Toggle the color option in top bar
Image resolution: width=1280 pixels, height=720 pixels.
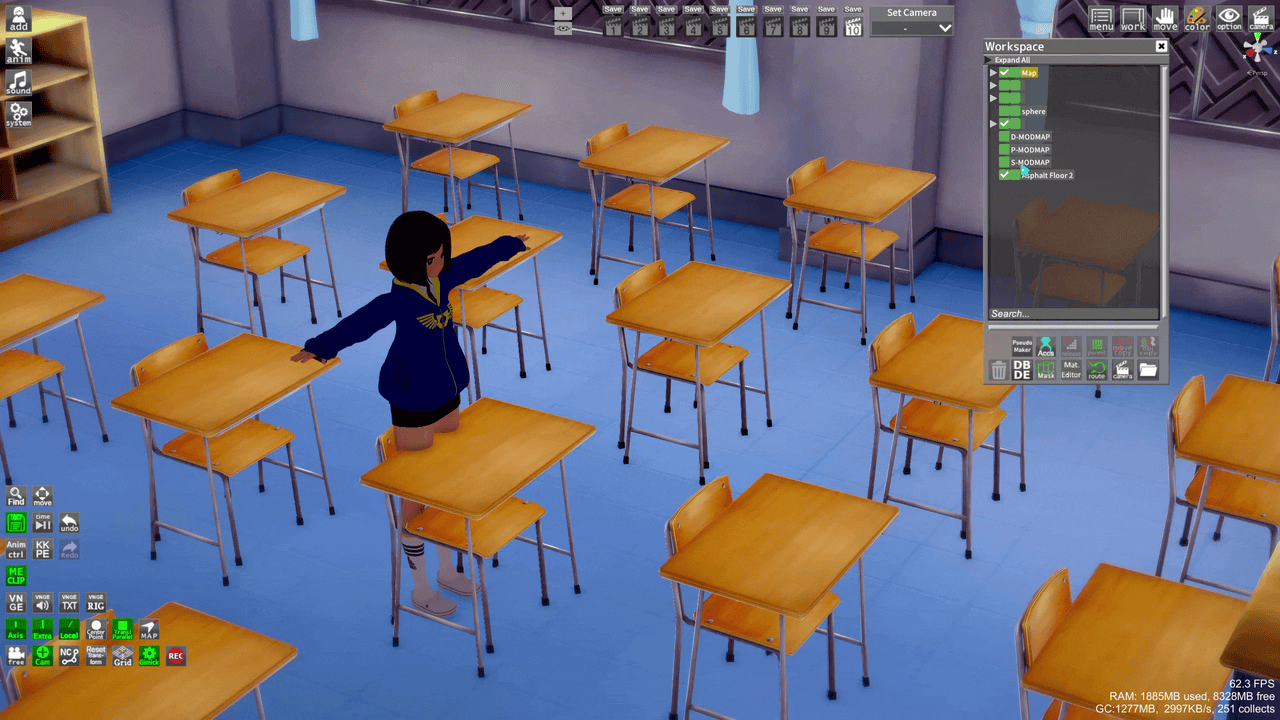1197,19
